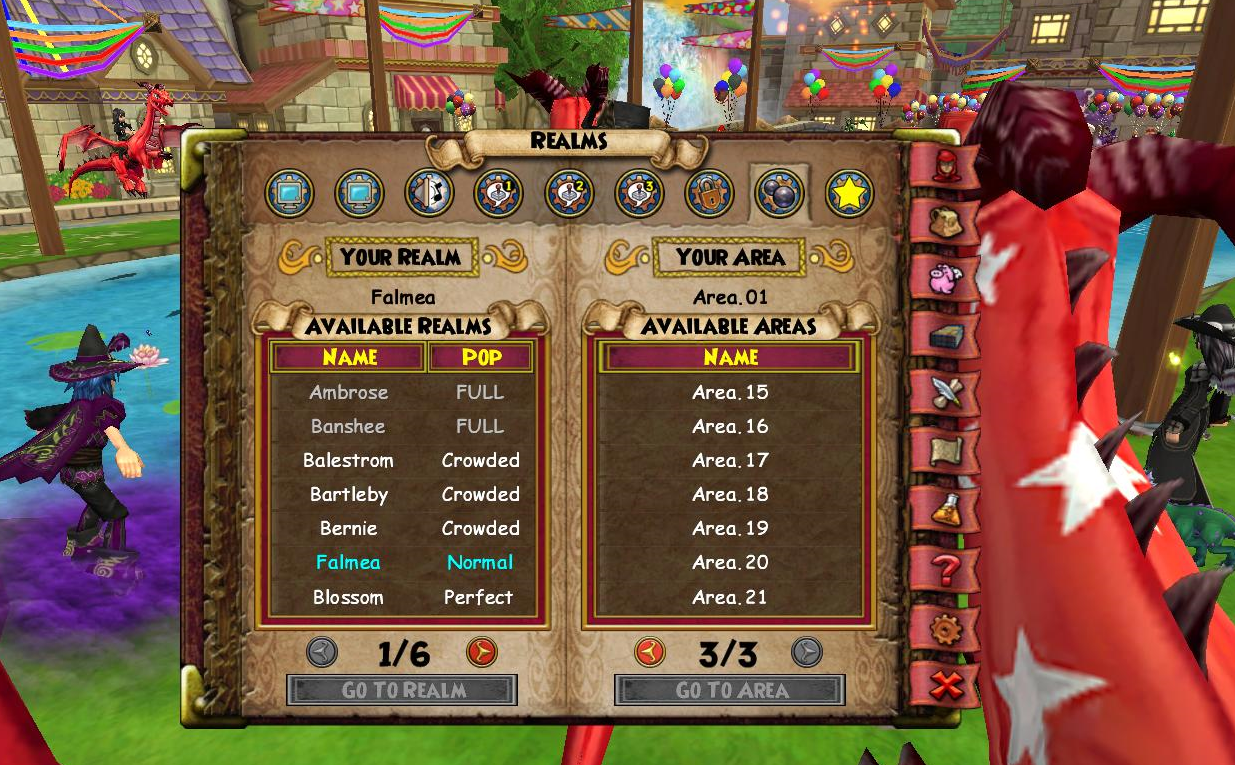
Task: Open the backpack side tab
Action: (x=944, y=222)
